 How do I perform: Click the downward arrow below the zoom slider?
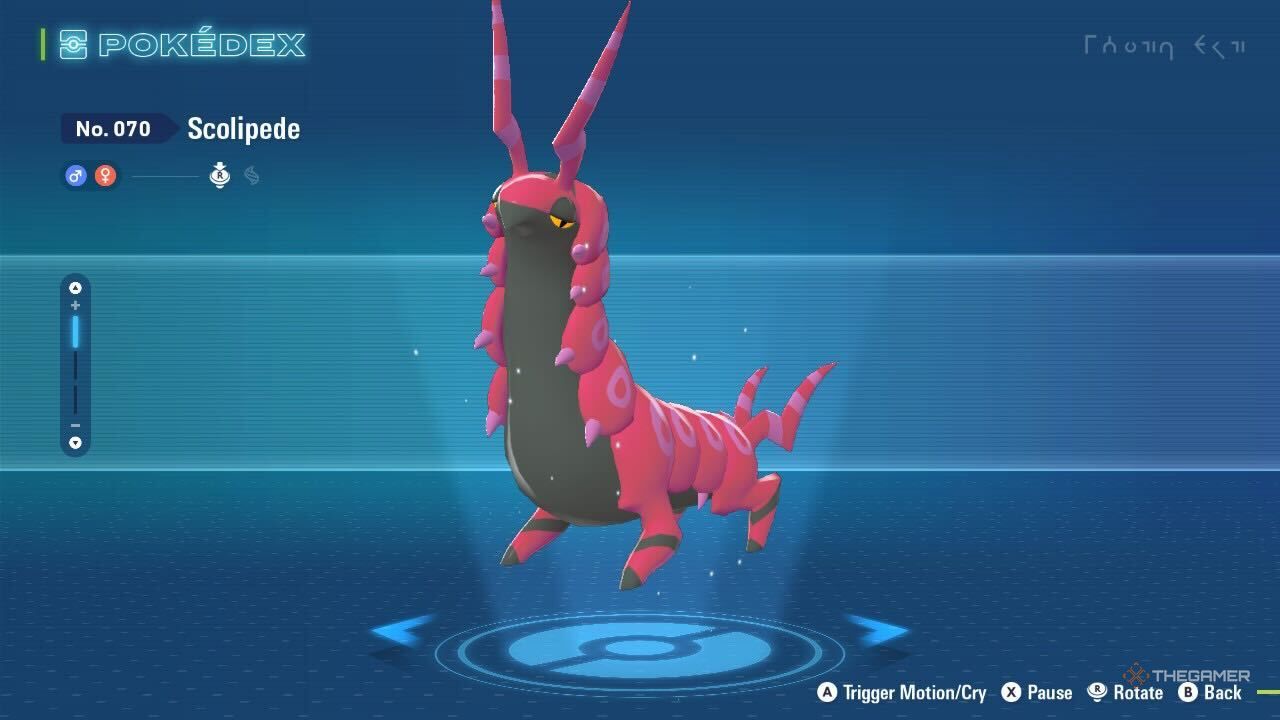click(x=74, y=443)
